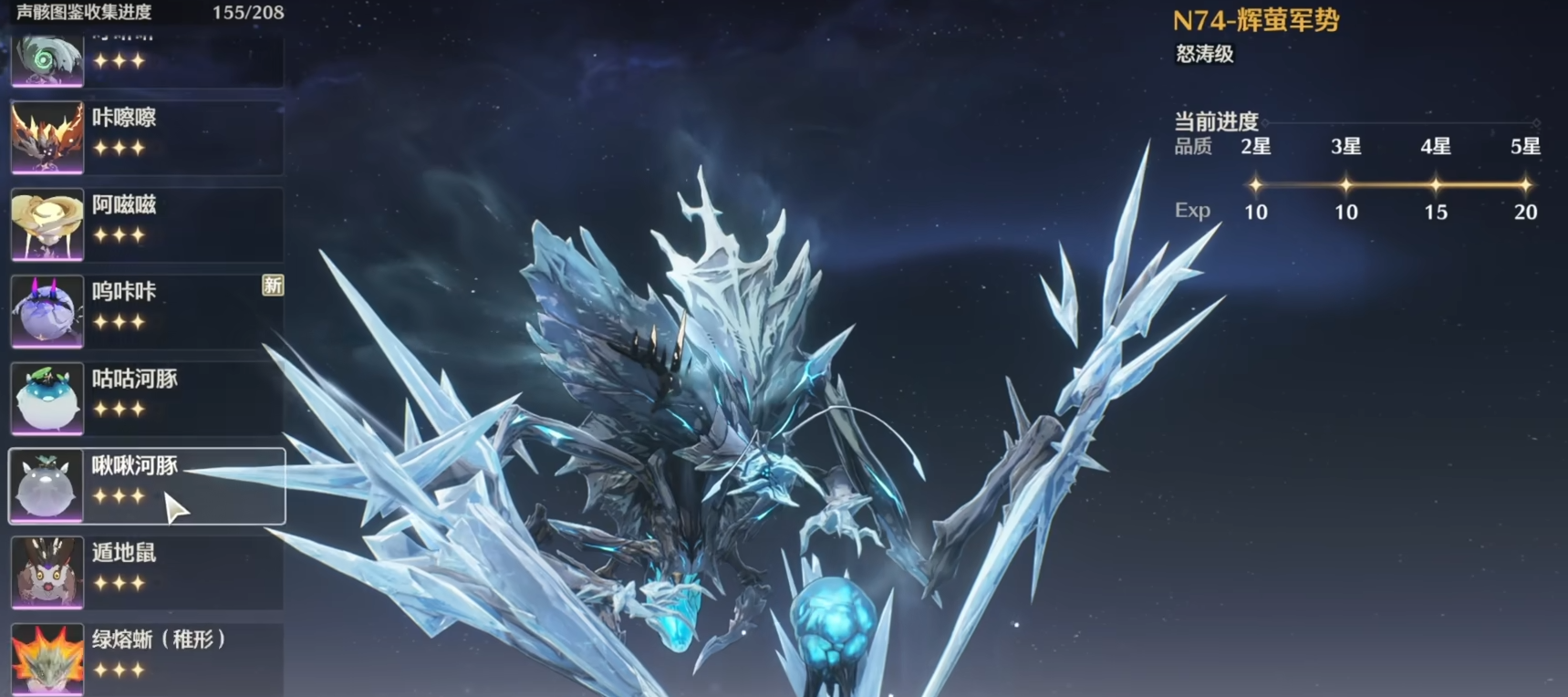Select the 咕咕河豚 echo row
The width and height of the screenshot is (1568, 697).
[x=146, y=398]
